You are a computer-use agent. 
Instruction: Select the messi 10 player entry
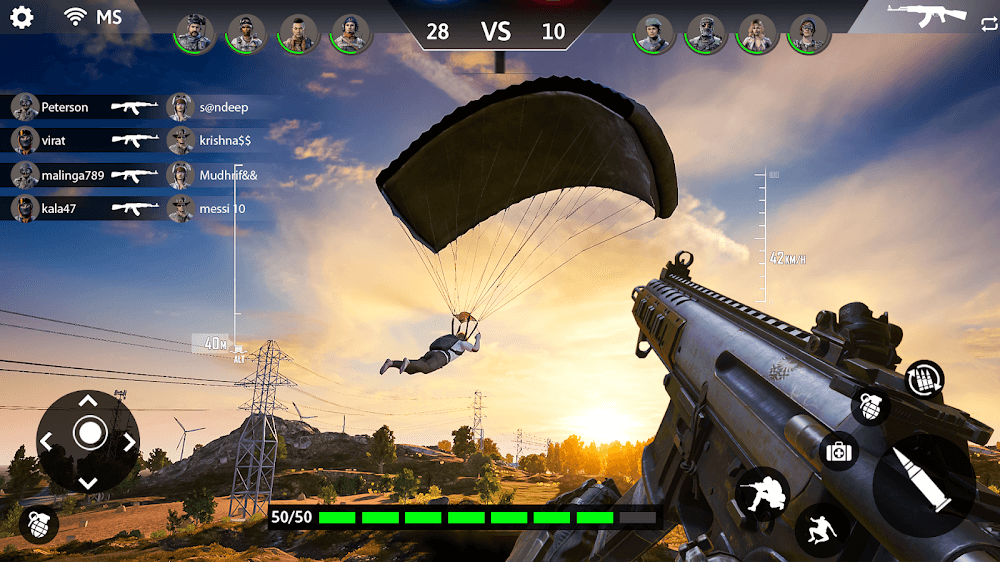[222, 209]
